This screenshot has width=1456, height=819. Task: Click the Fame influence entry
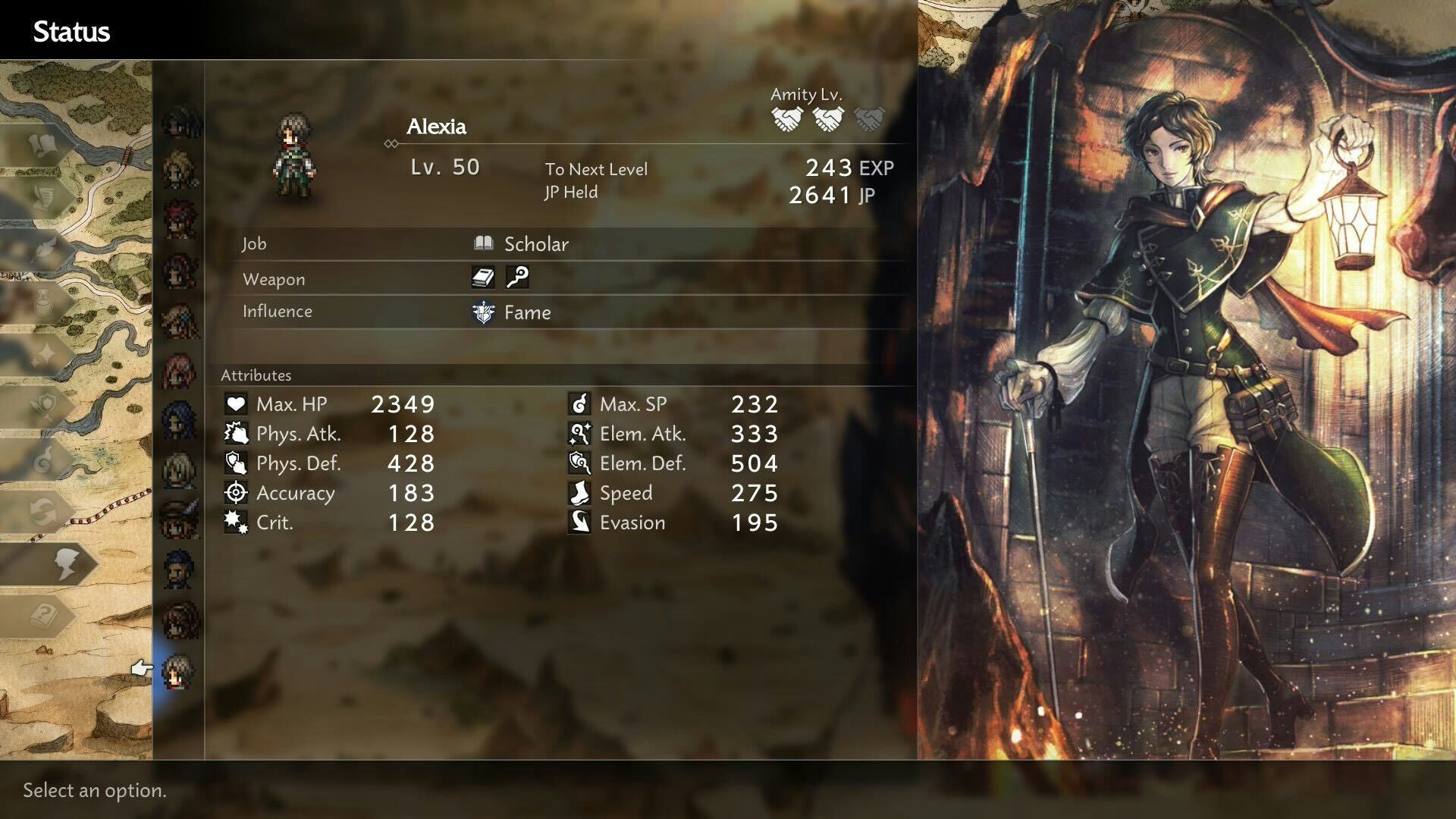526,312
